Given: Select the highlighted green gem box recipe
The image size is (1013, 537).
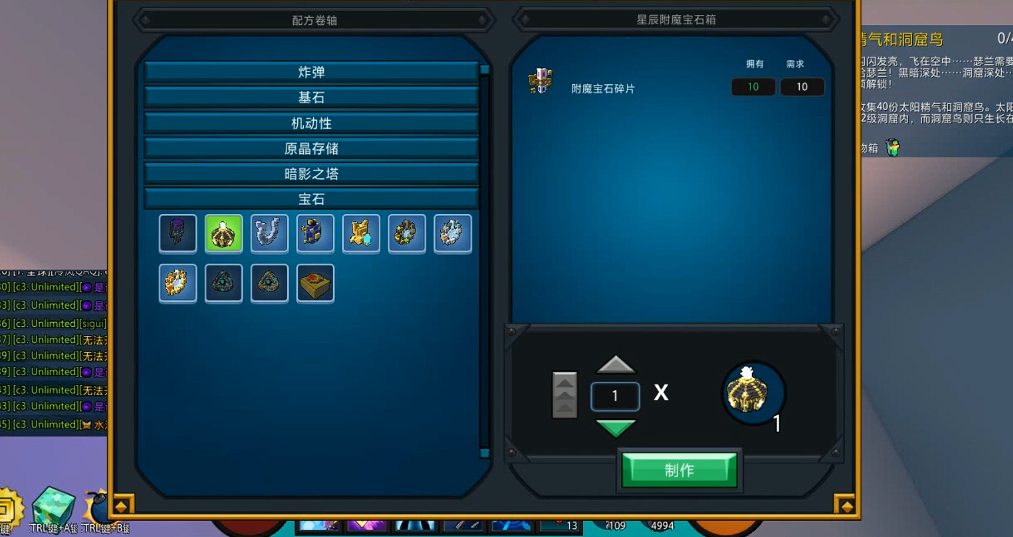Looking at the screenshot, I should click(224, 234).
